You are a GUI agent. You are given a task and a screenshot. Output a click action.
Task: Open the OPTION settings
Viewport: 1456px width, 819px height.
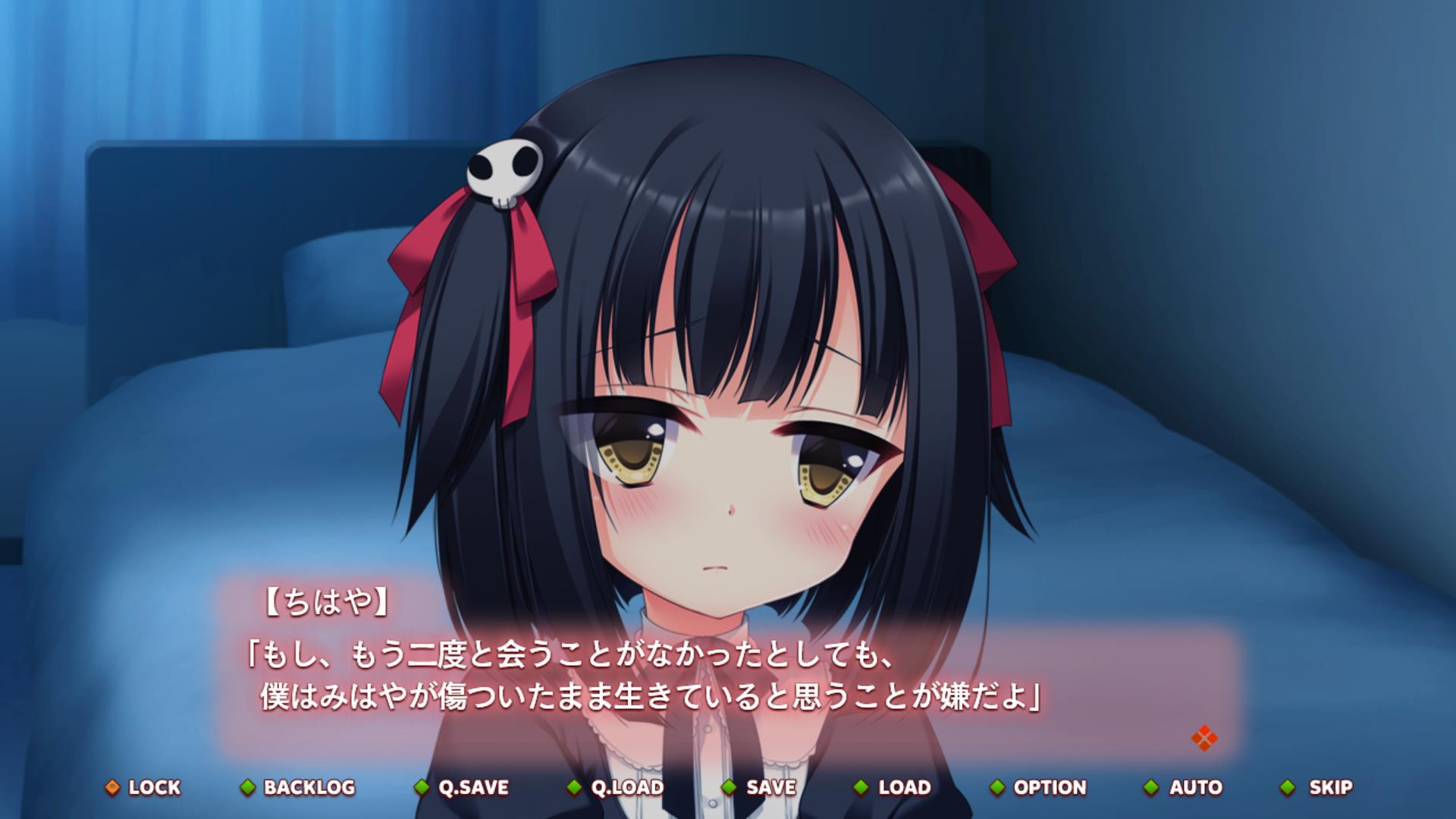click(x=1039, y=787)
